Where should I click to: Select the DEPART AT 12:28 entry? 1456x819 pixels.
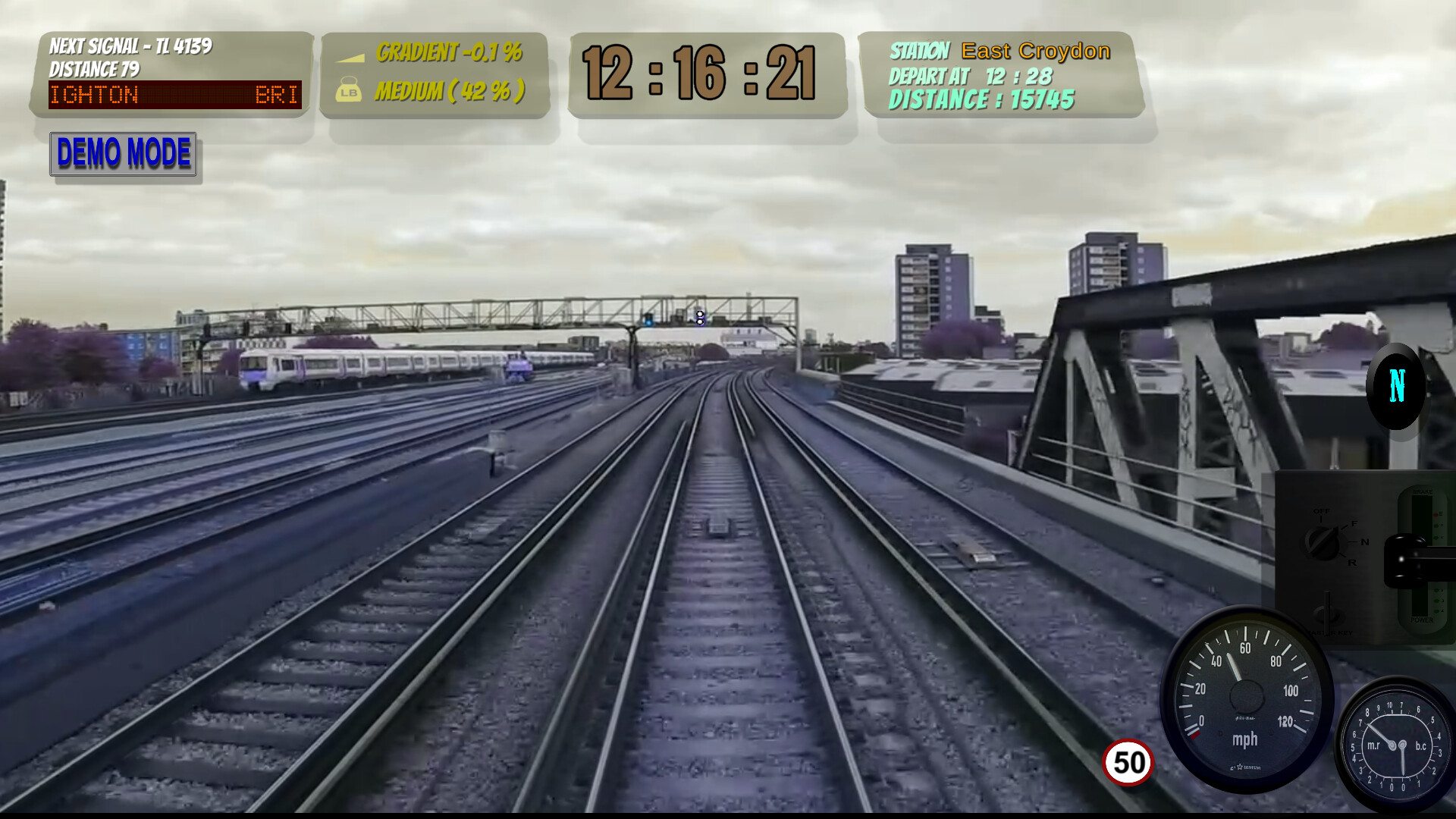click(x=969, y=75)
